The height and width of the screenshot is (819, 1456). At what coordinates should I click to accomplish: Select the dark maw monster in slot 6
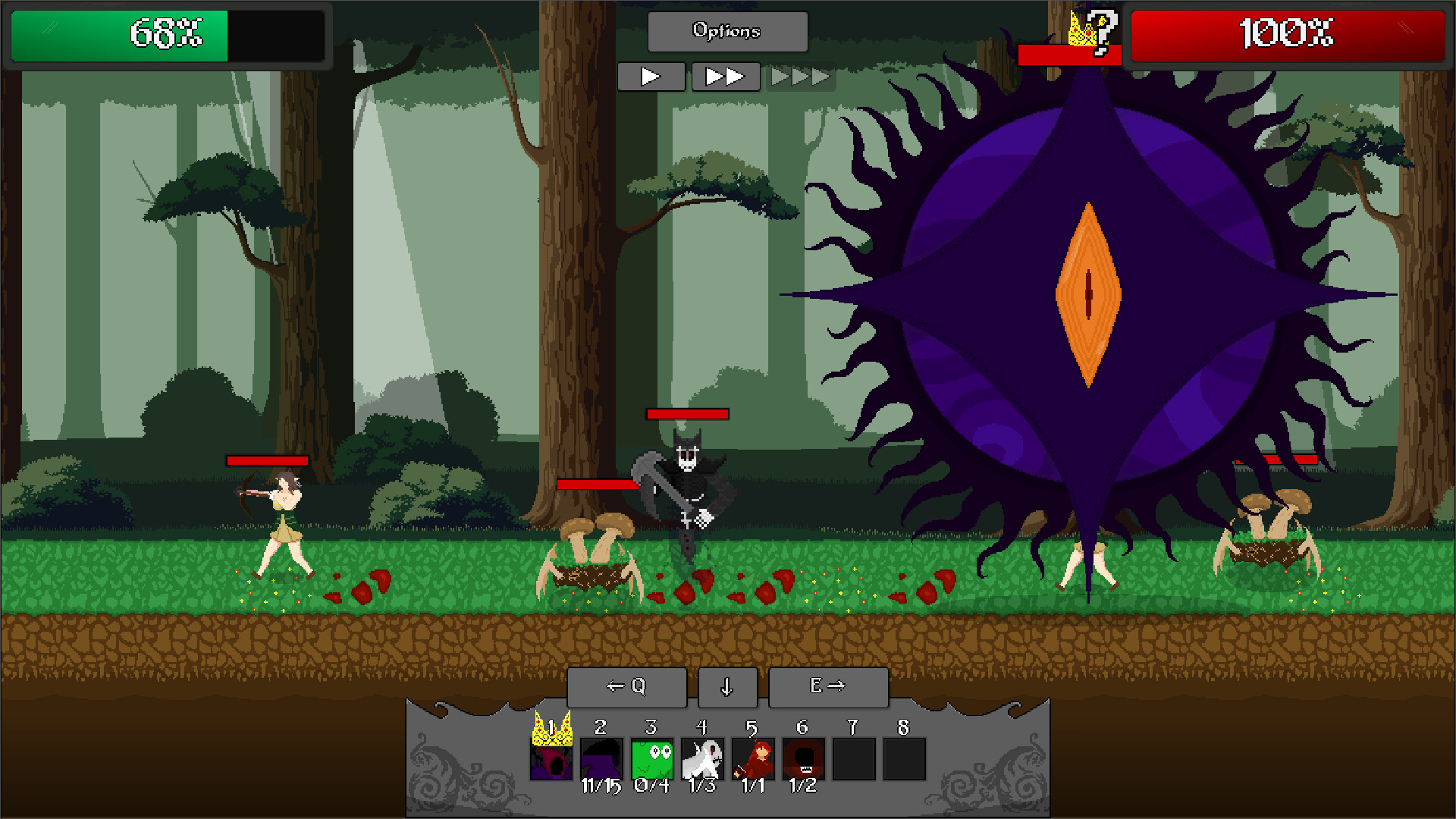pyautogui.click(x=802, y=759)
